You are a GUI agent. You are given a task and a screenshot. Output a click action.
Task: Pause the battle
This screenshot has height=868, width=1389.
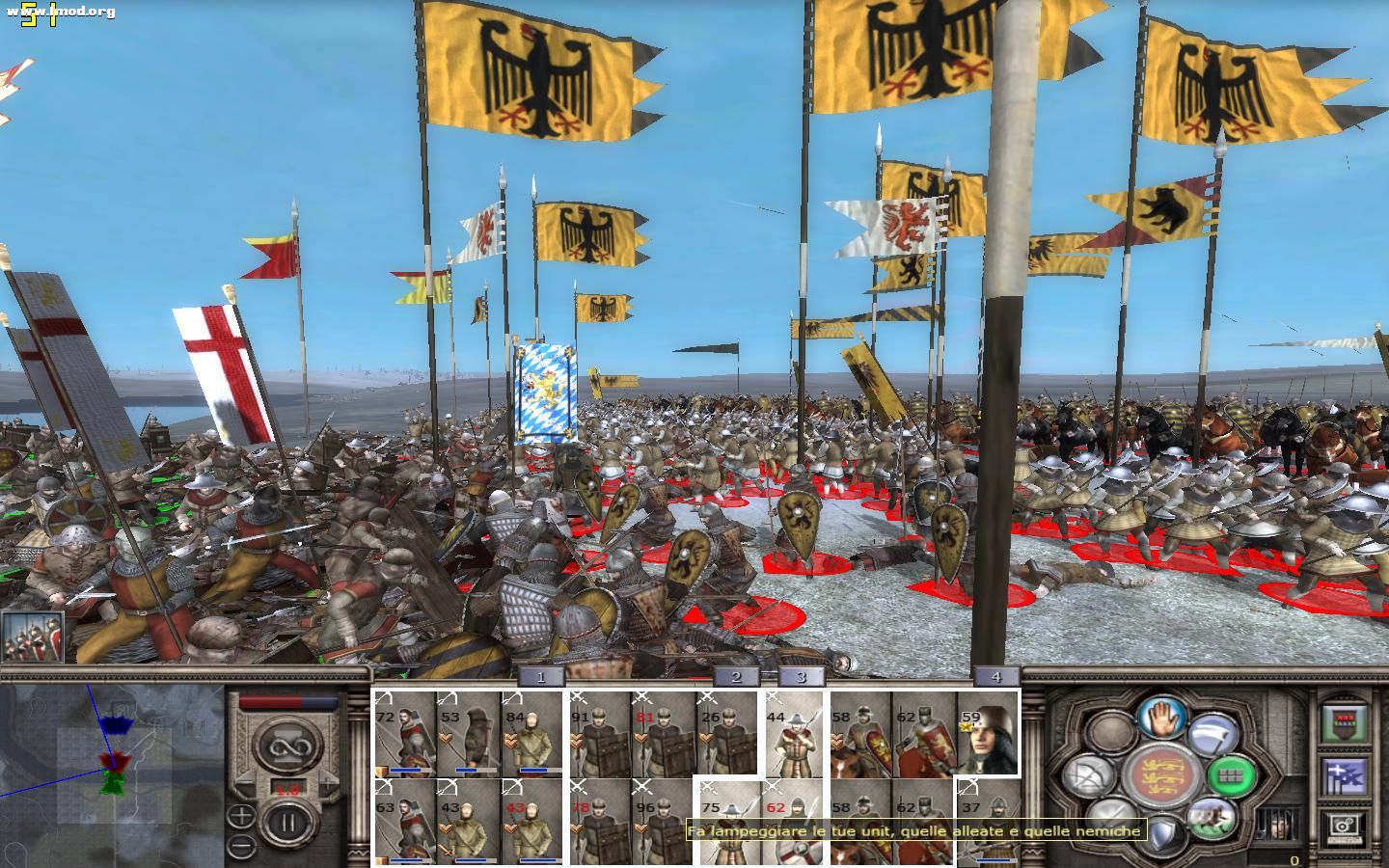286,821
